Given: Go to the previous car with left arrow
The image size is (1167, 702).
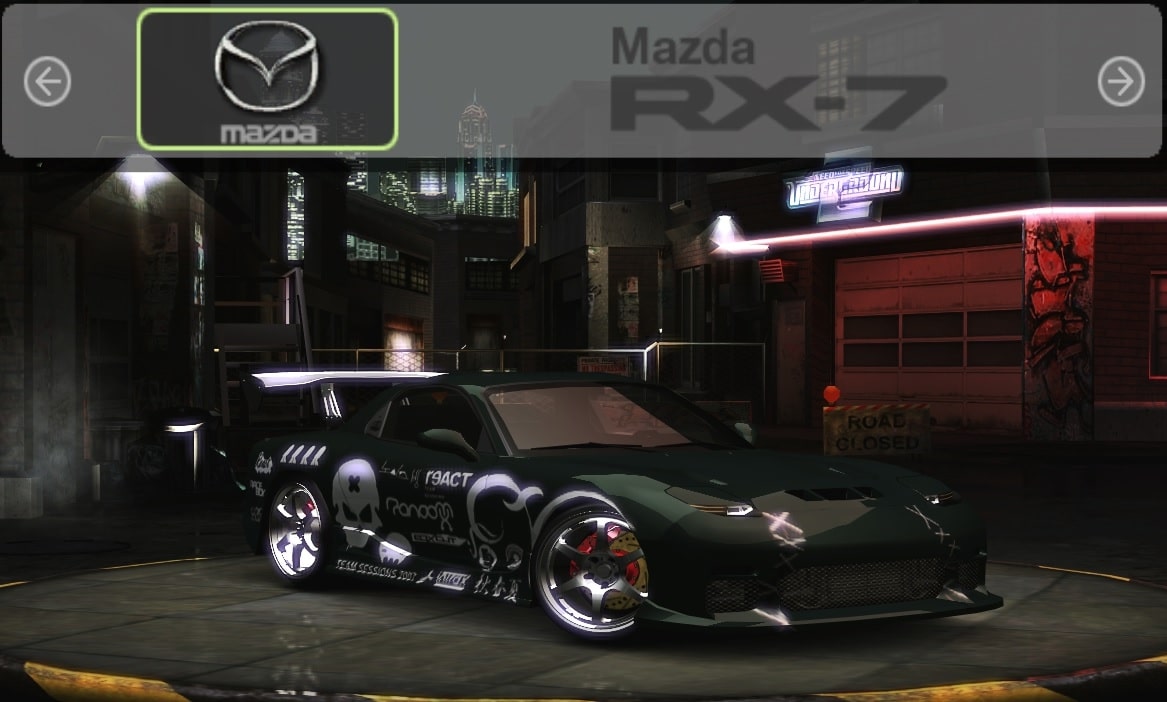Looking at the screenshot, I should pos(47,81).
